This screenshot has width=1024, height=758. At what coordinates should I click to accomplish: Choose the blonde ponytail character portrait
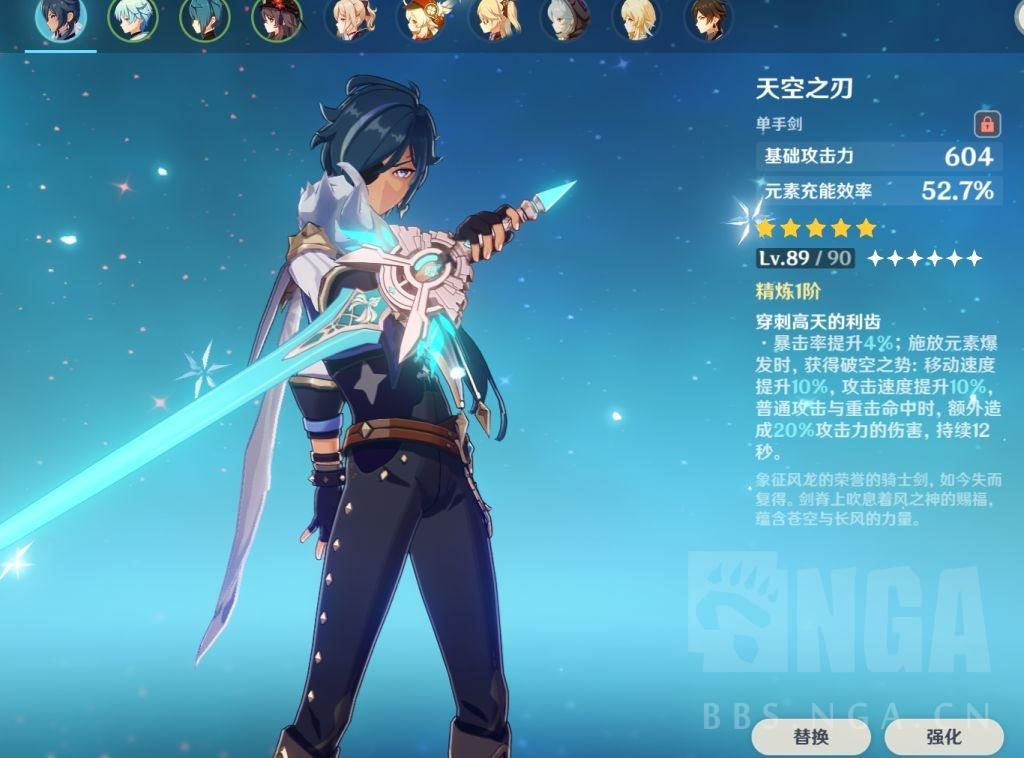pos(493,18)
